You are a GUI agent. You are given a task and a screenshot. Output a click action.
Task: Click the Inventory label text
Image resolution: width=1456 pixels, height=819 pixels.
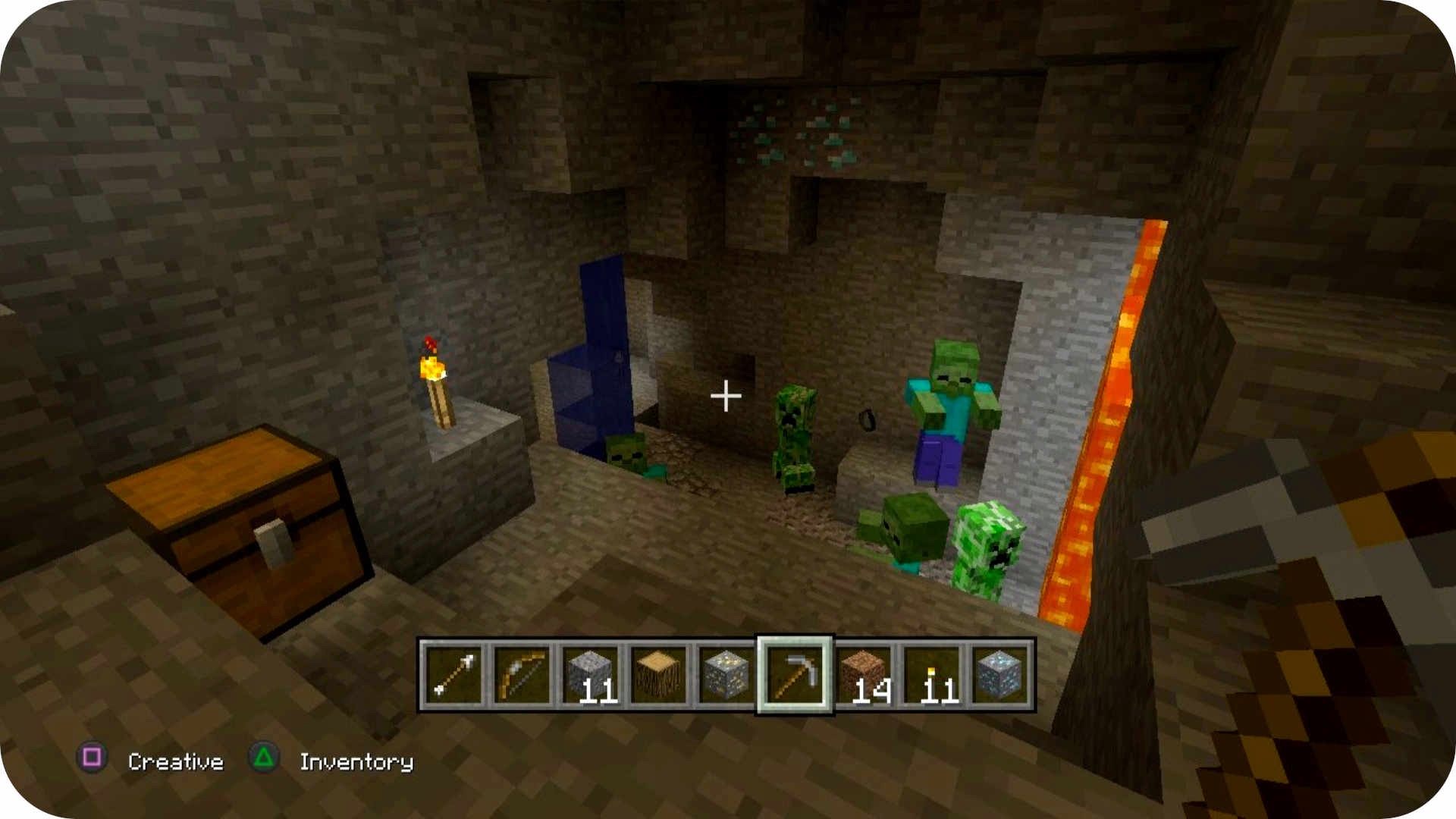(x=355, y=762)
